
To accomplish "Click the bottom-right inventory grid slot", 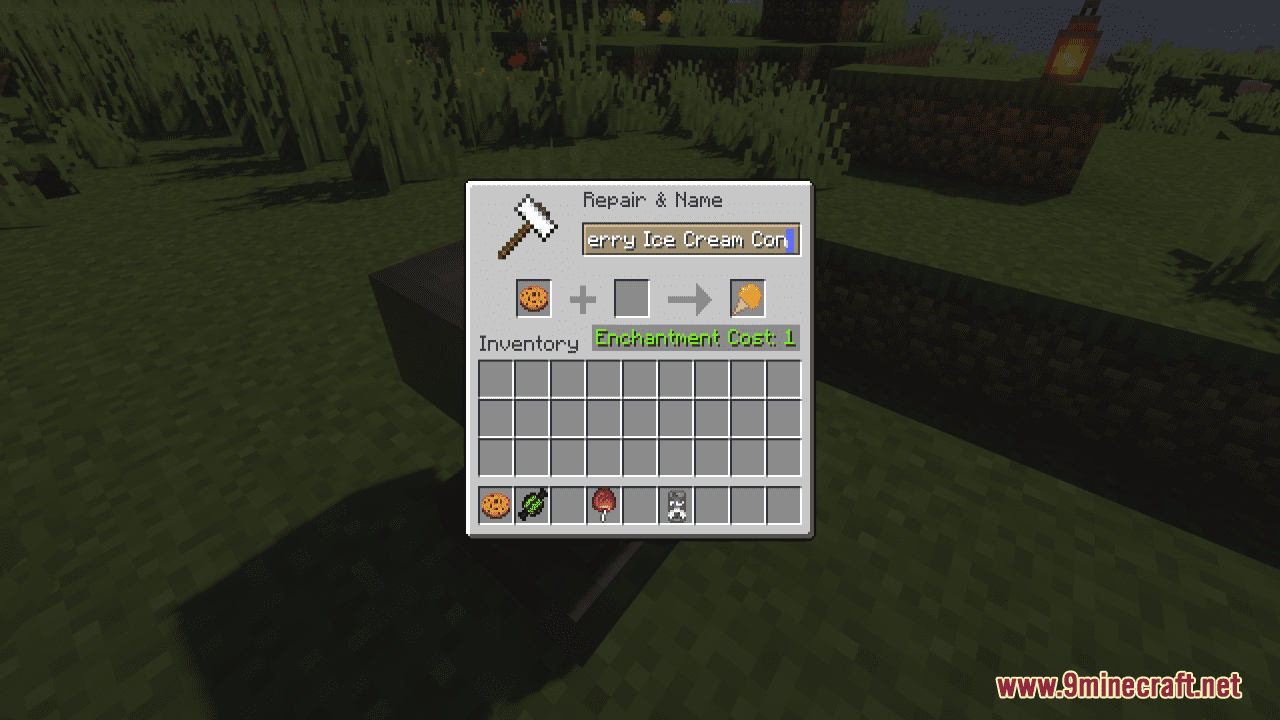I will 782,457.
